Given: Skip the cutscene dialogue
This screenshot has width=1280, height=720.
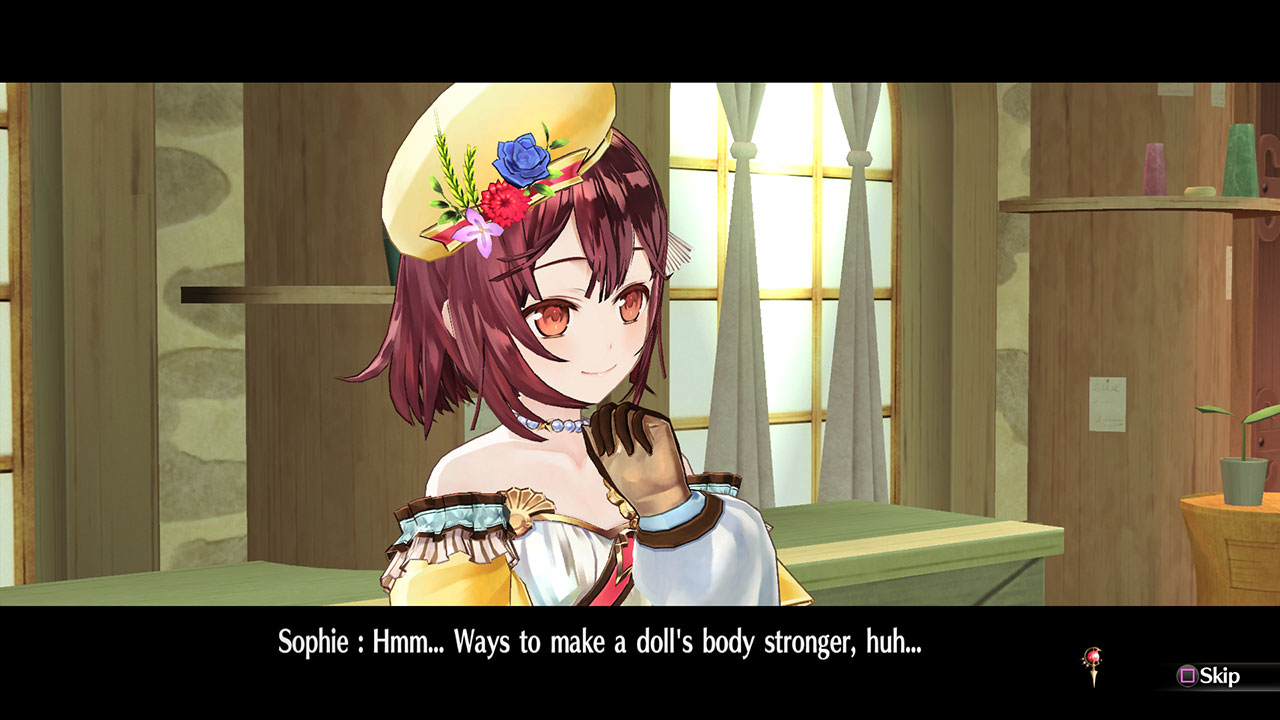Looking at the screenshot, I should (x=1209, y=676).
